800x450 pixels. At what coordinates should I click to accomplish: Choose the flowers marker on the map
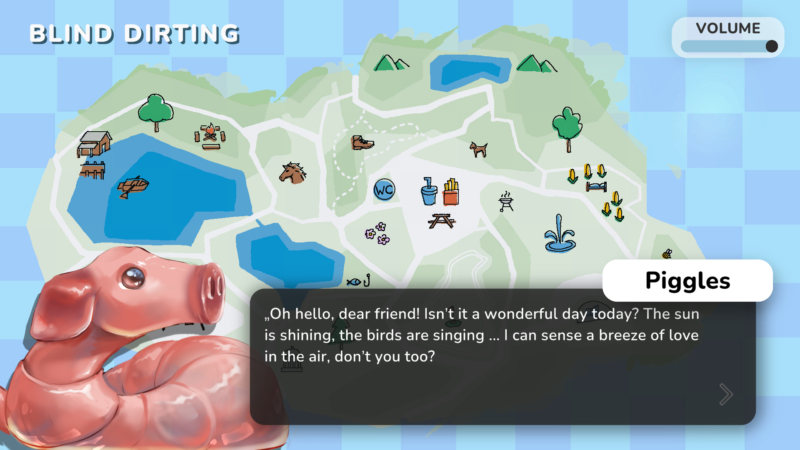(376, 233)
